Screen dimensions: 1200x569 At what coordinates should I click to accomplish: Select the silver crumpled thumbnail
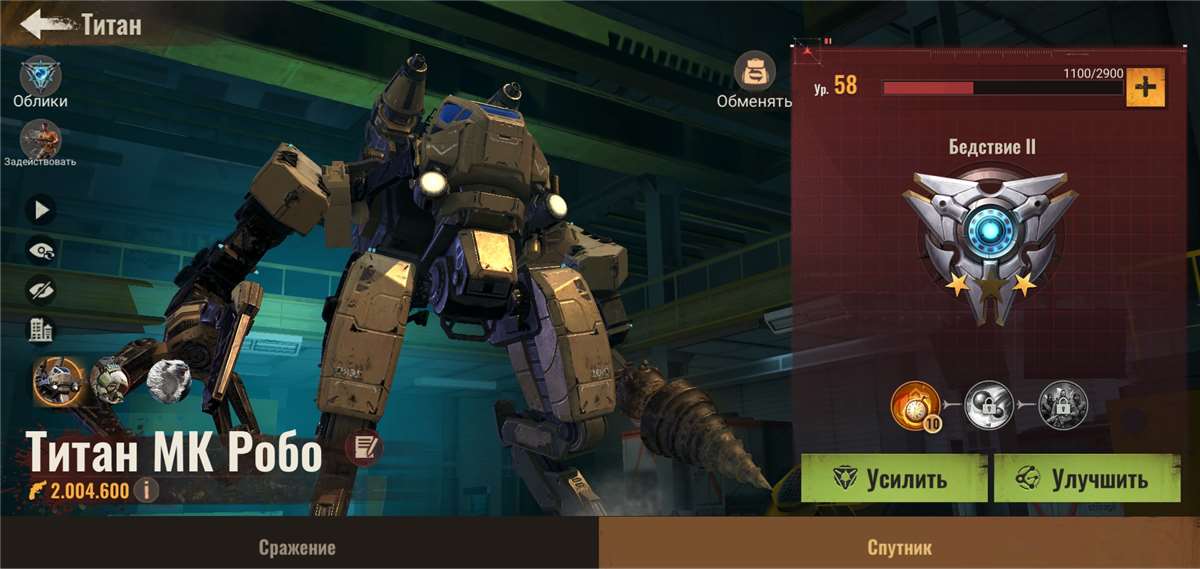(x=167, y=380)
